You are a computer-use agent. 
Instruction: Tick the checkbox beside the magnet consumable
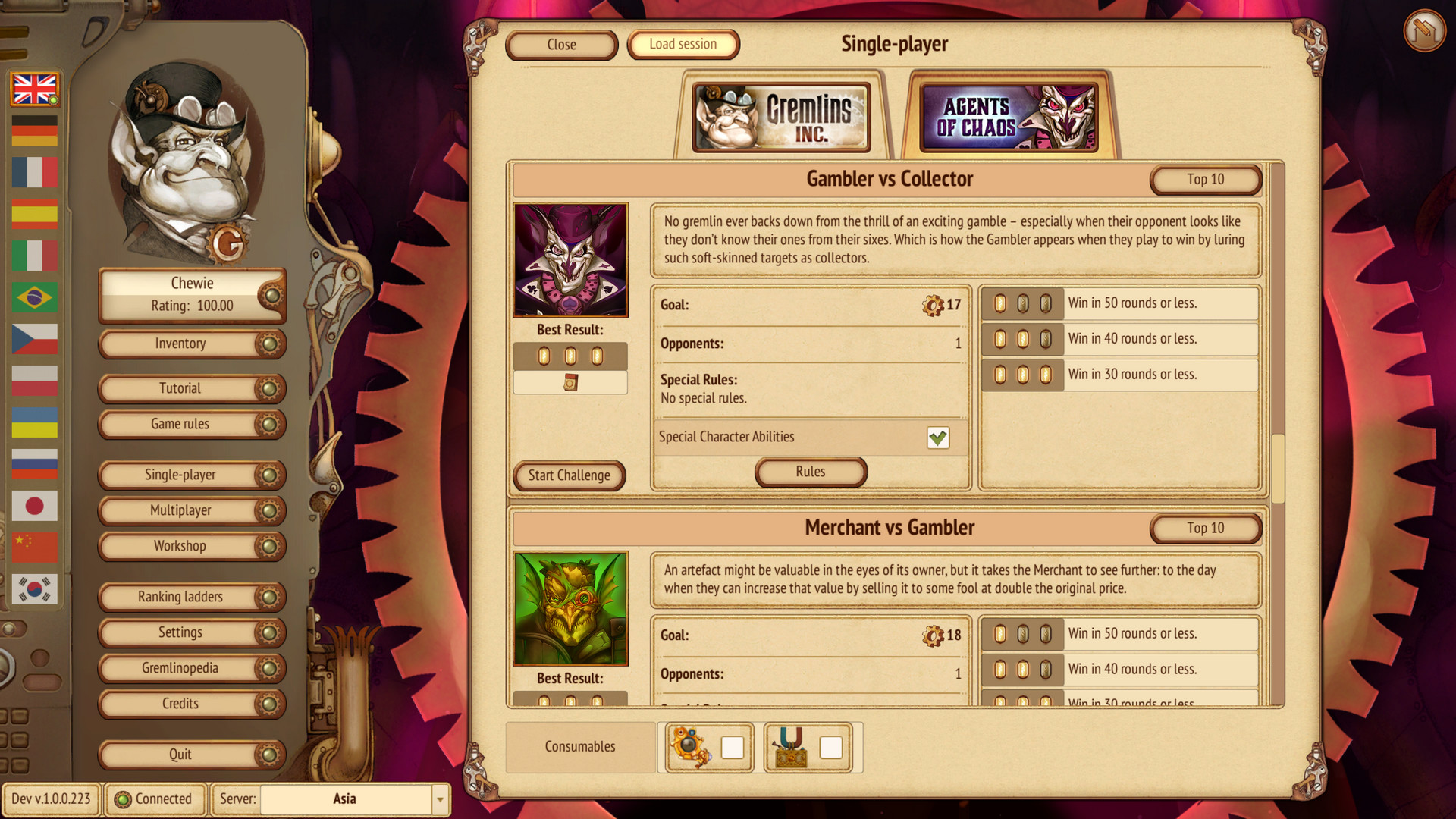click(830, 747)
